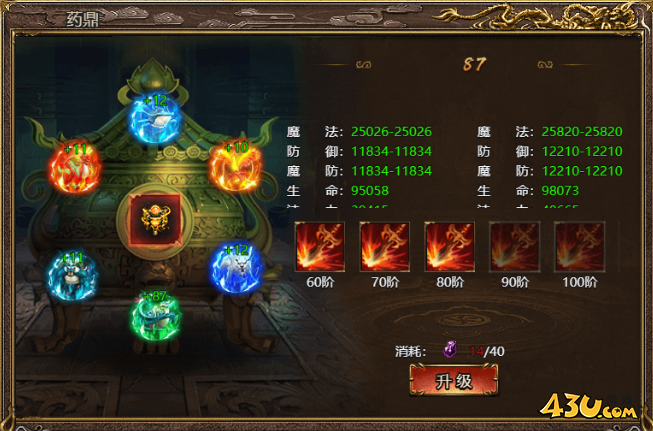653x431 pixels.
Task: Select the 70阶 flaming sword skill icon
Action: pos(385,247)
